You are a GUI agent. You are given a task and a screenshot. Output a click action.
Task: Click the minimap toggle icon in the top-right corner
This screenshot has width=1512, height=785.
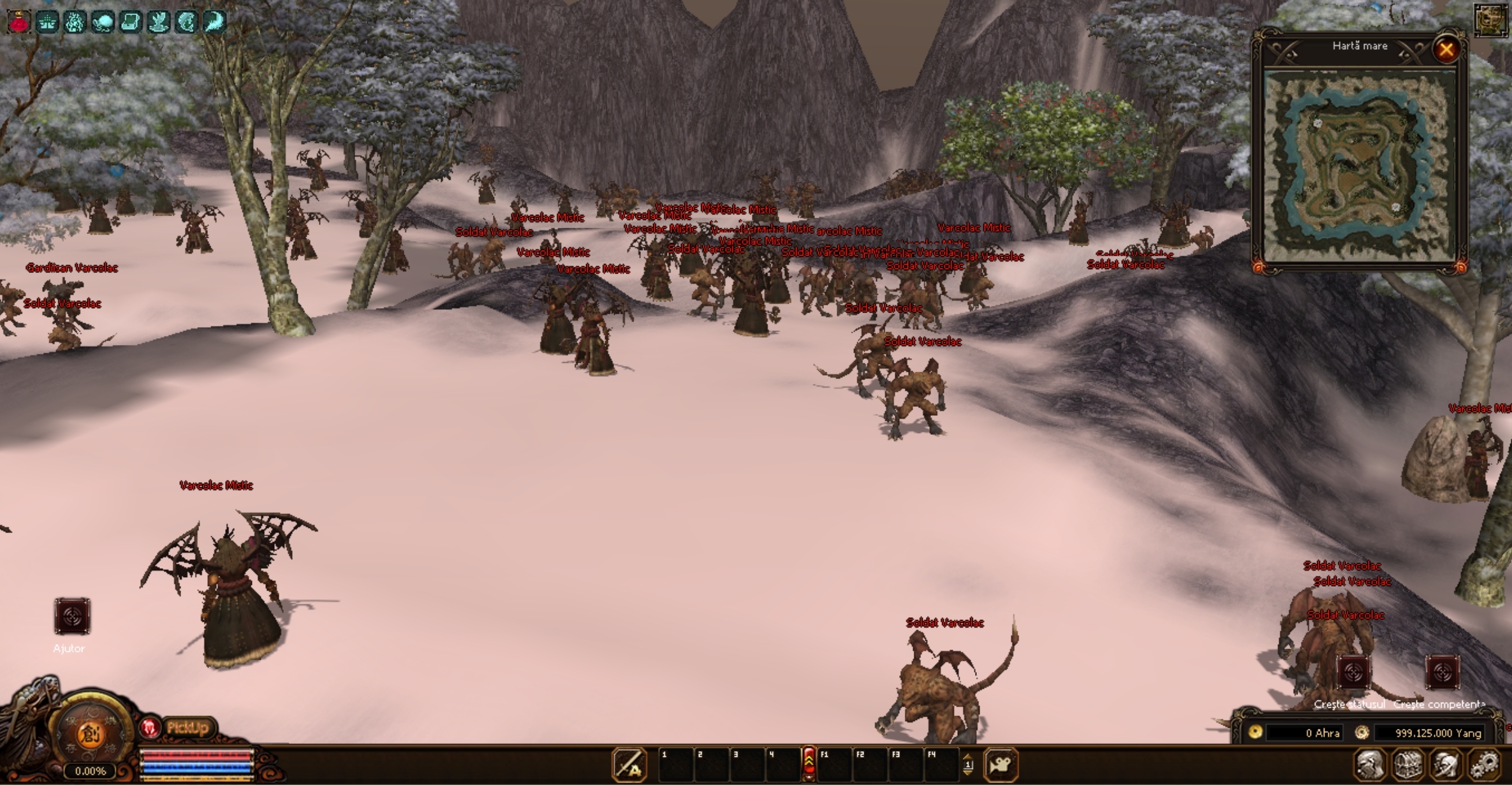pyautogui.click(x=1490, y=19)
